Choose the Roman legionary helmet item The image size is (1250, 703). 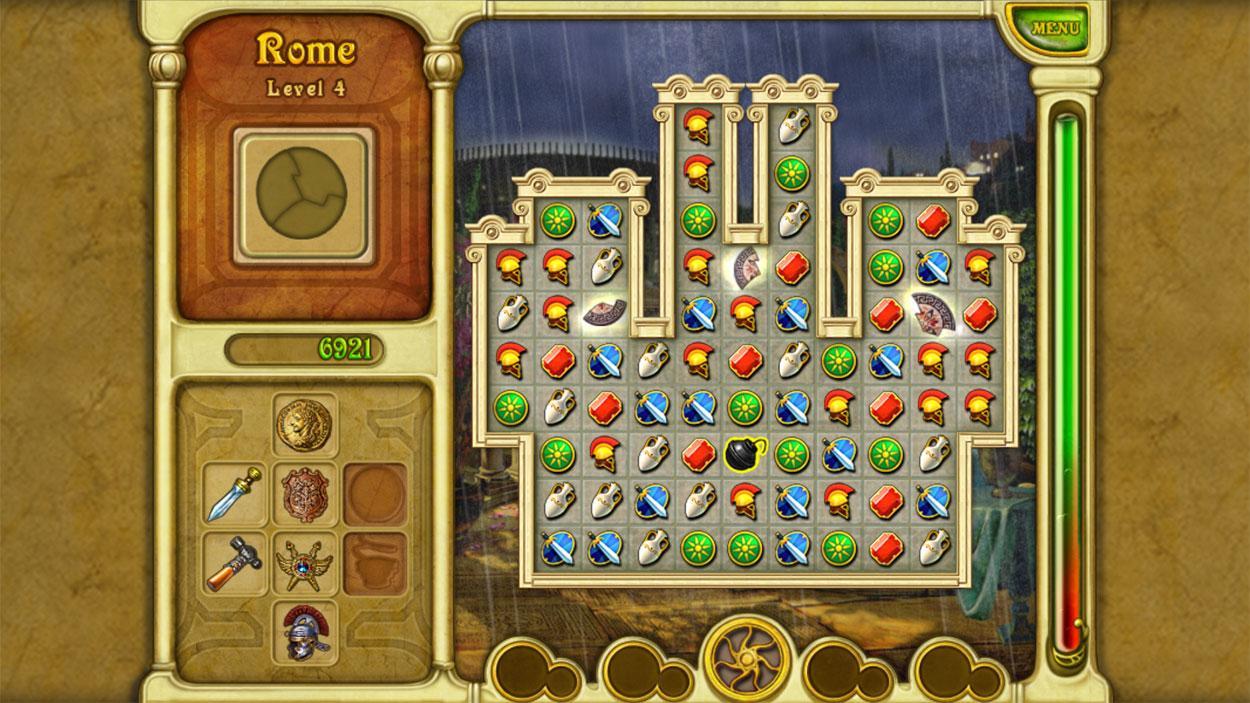pos(305,631)
